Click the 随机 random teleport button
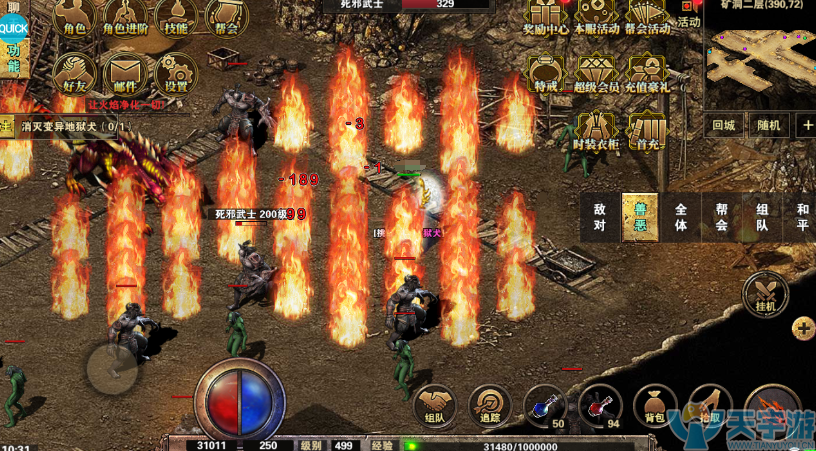 coord(768,125)
